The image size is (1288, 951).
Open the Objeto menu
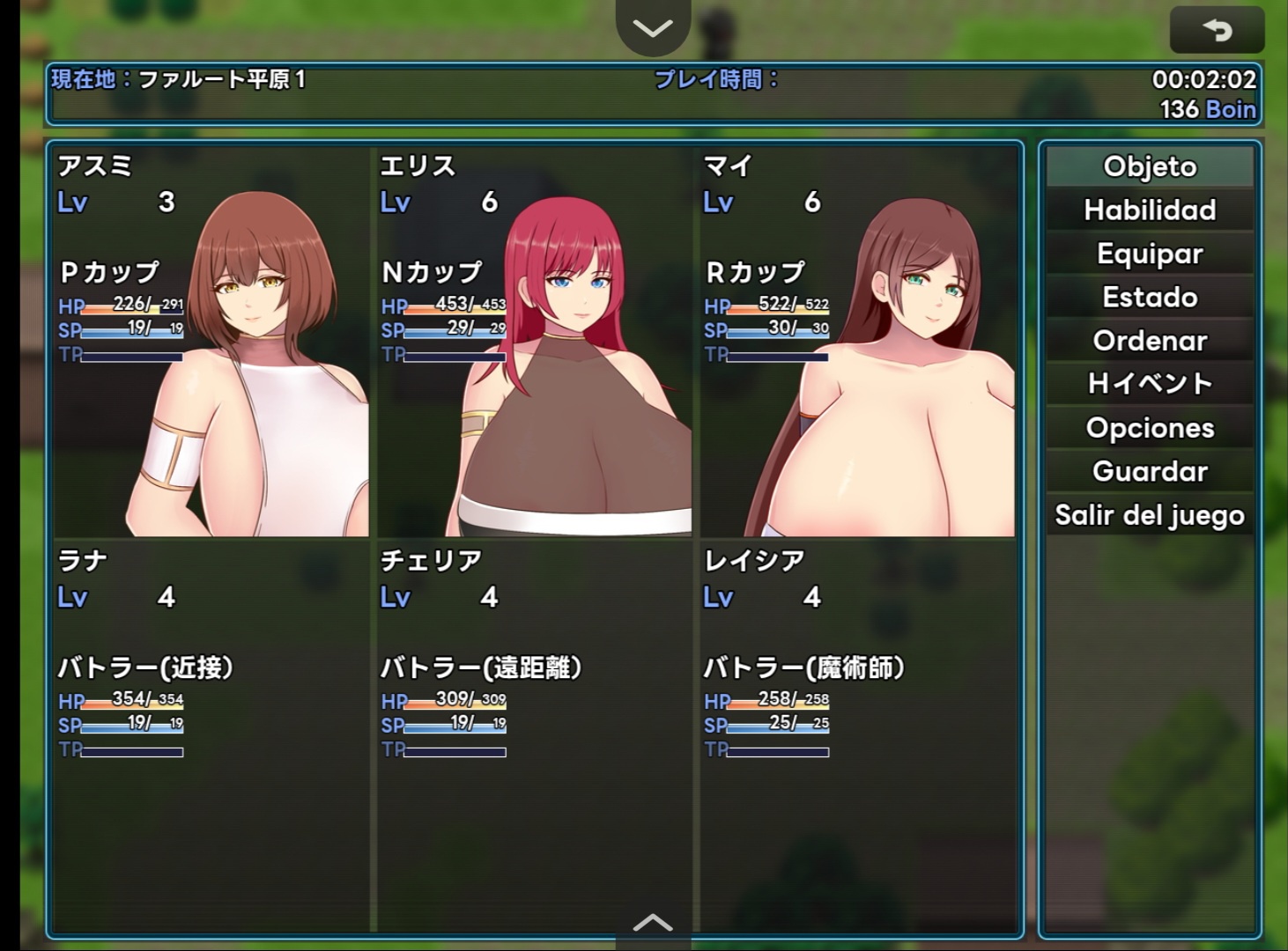[1150, 166]
